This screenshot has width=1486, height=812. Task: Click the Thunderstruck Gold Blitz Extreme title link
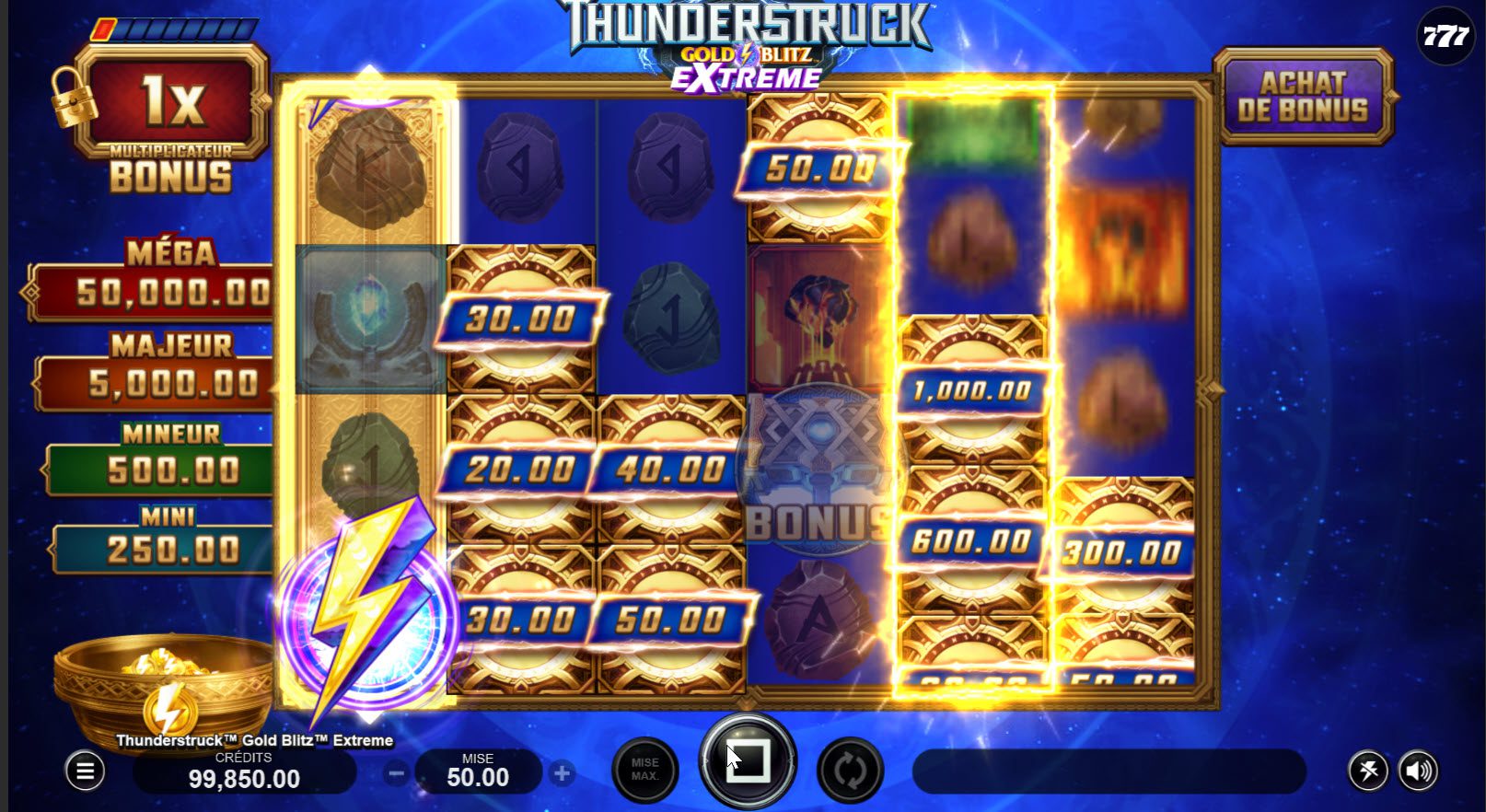[x=255, y=739]
